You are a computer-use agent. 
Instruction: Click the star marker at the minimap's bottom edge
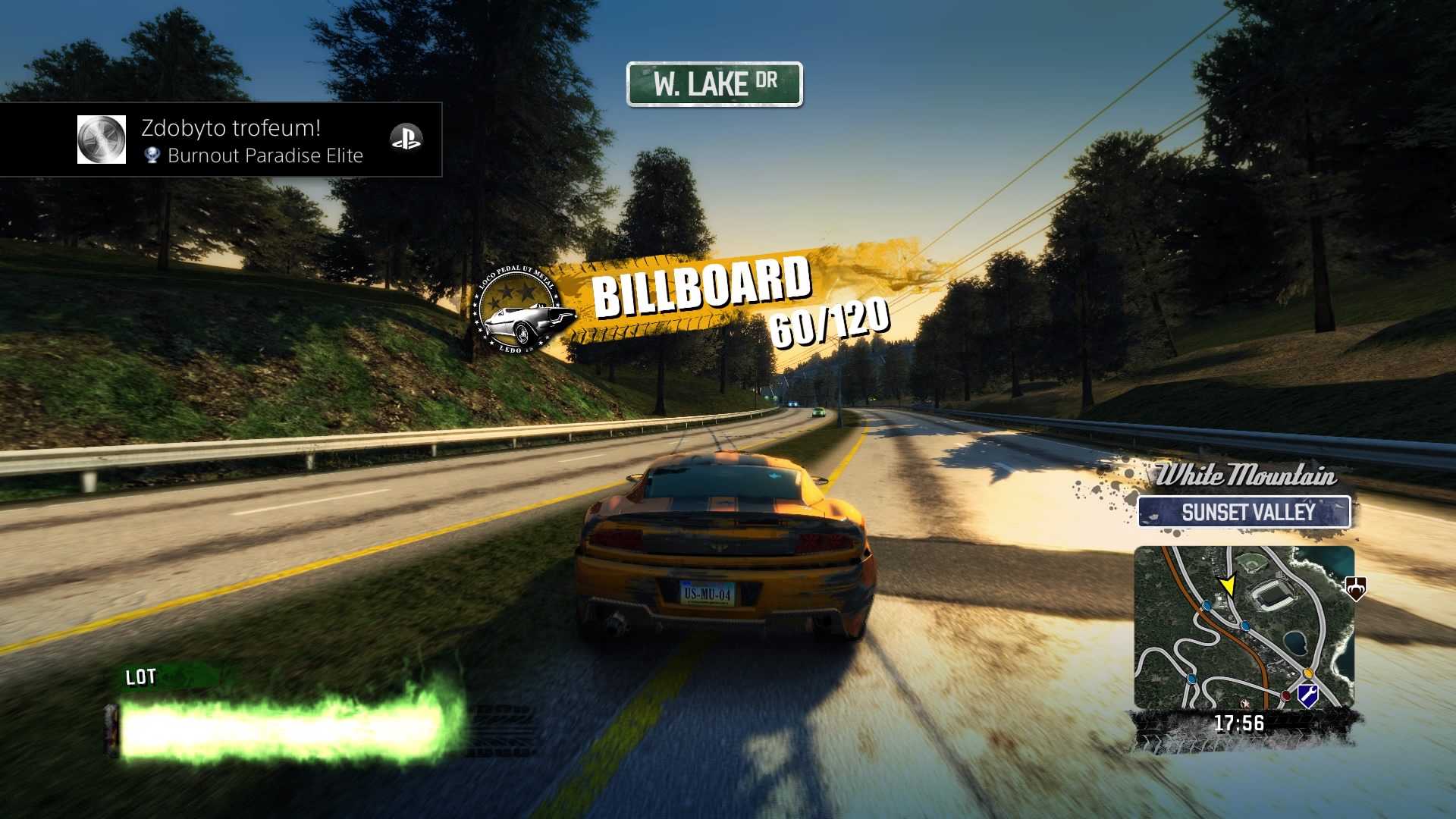pos(1244,703)
